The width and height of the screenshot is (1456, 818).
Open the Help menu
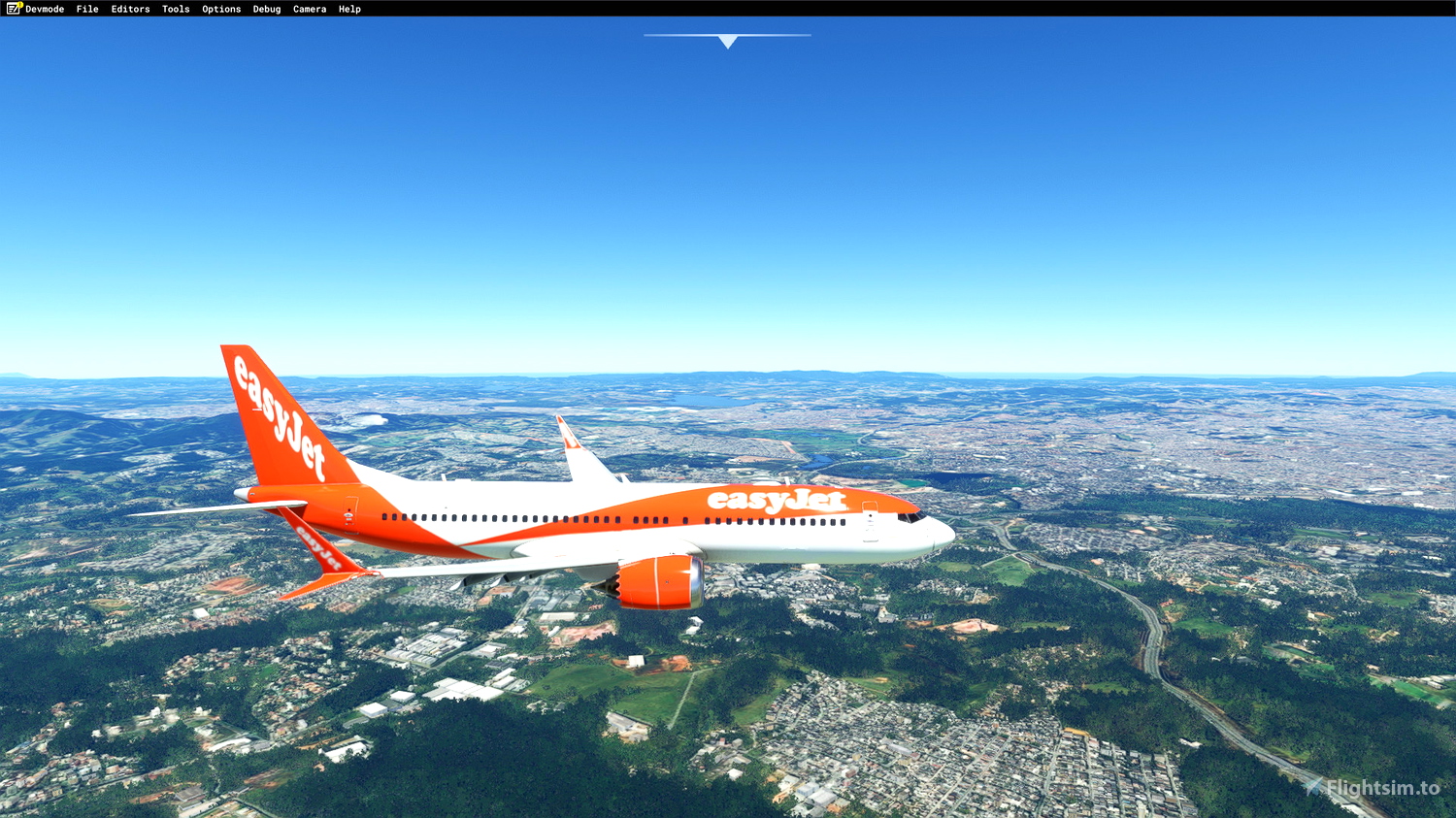point(348,9)
